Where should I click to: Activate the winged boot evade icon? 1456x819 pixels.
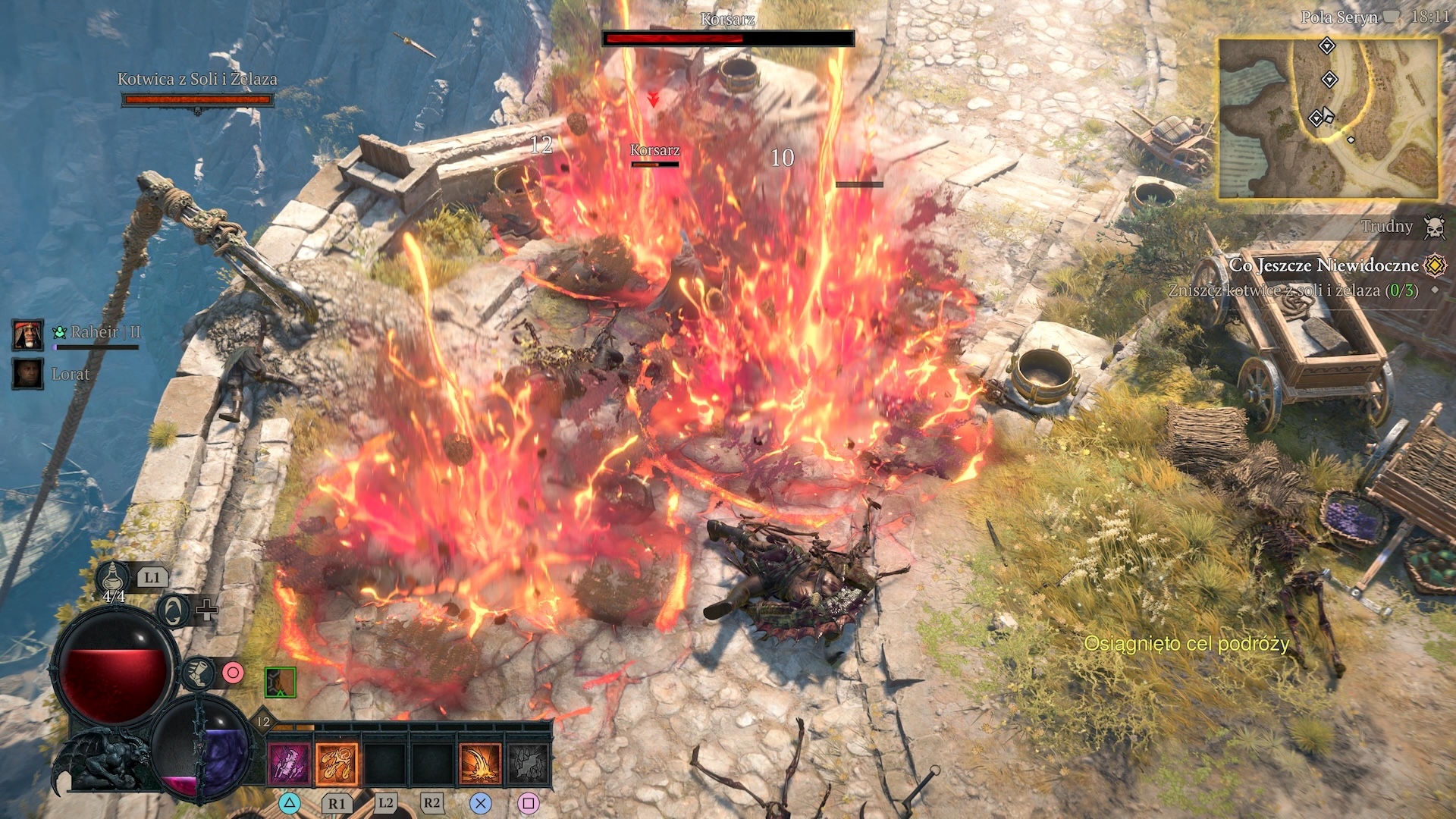199,673
